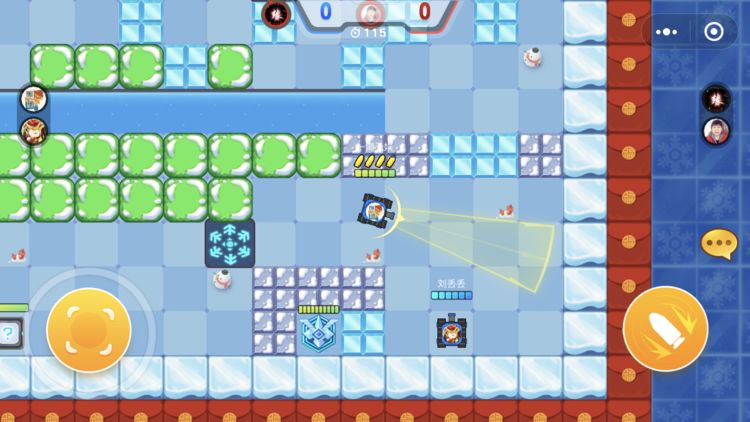The image size is (750, 422).
Task: Tap the orange movement joystick
Action: coord(89,330)
